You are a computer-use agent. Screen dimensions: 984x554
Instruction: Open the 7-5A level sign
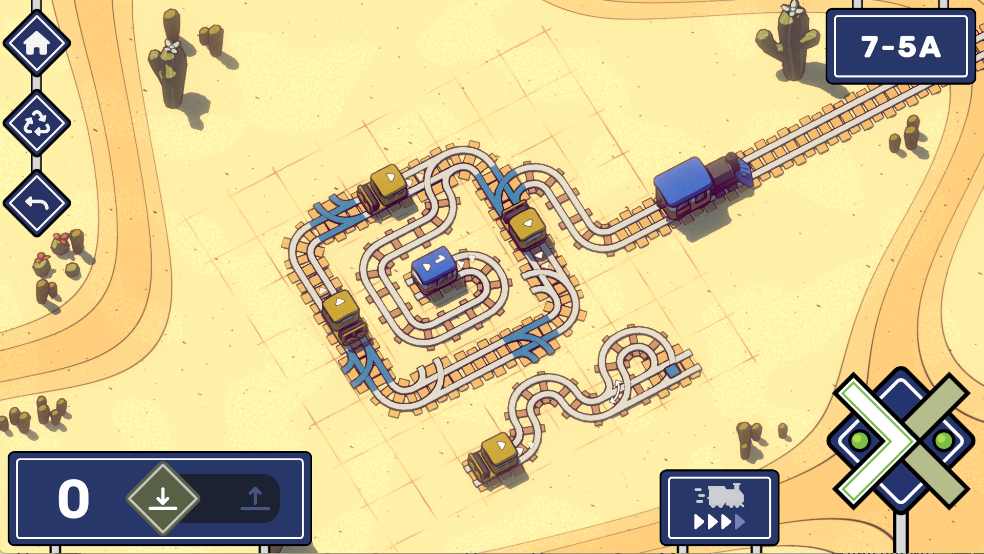coord(900,46)
